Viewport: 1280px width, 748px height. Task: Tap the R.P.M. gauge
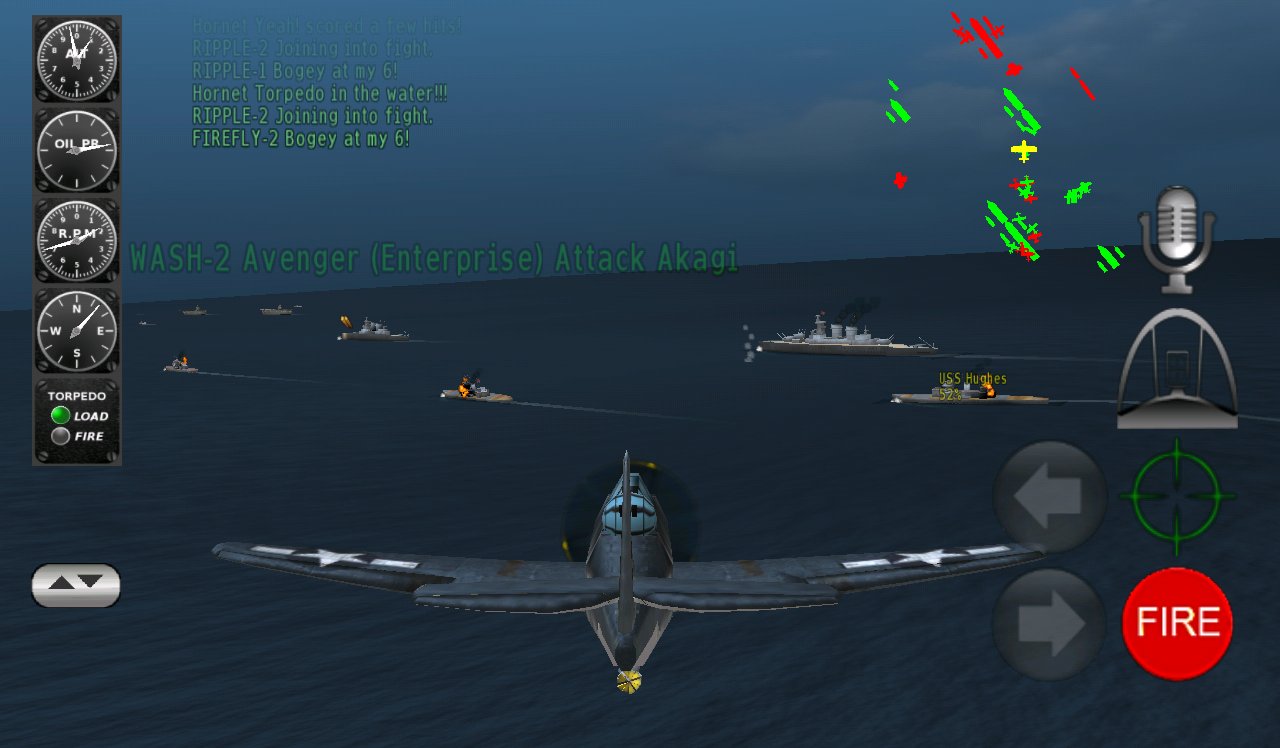[75, 237]
